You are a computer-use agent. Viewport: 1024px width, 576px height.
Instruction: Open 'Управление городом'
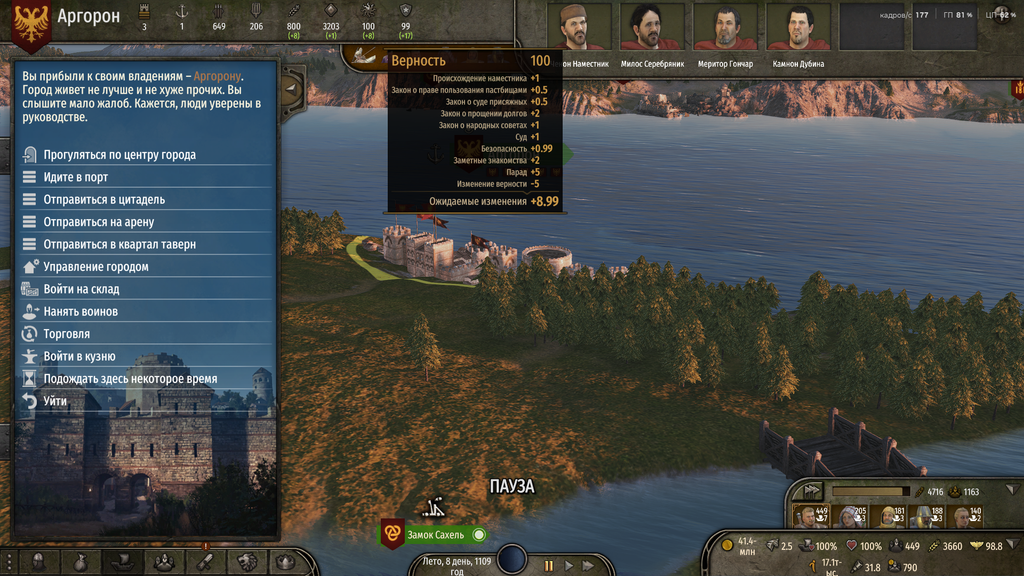96,267
